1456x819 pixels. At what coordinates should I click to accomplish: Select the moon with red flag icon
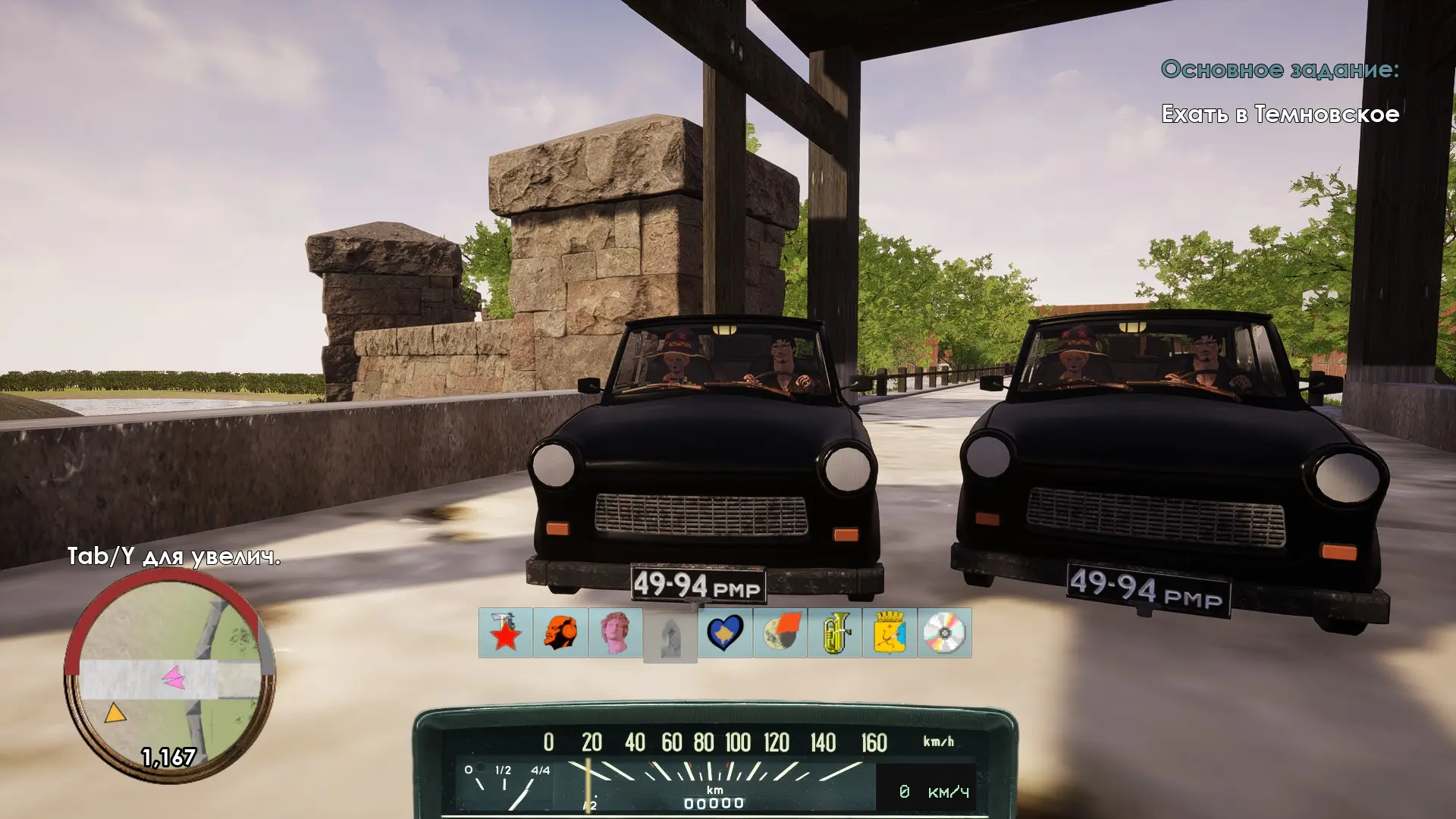[780, 633]
